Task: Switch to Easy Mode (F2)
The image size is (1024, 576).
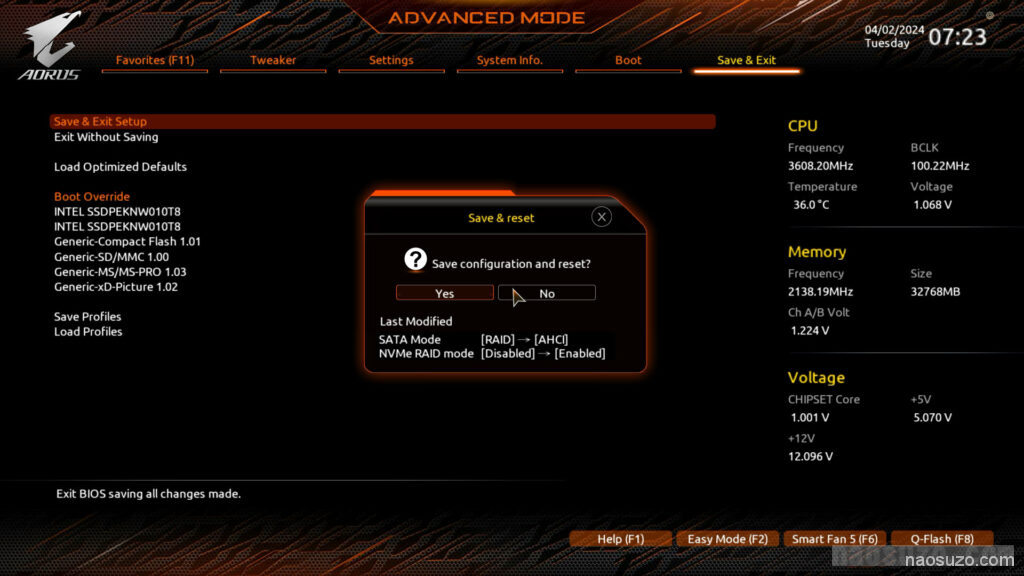Action: click(727, 539)
